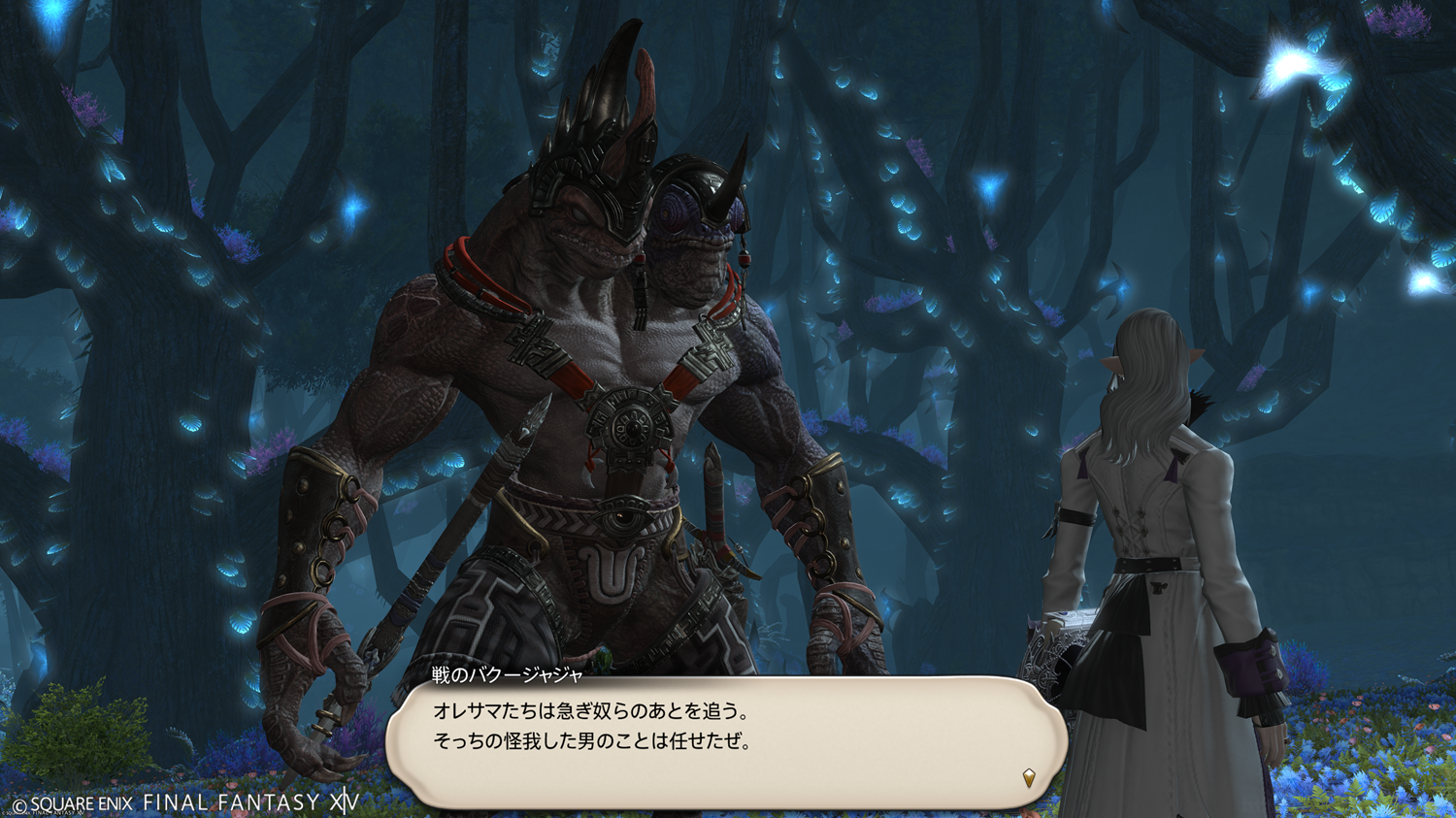Click the dialogue advance arrow
Viewport: 1456px width, 818px height.
(x=1029, y=777)
